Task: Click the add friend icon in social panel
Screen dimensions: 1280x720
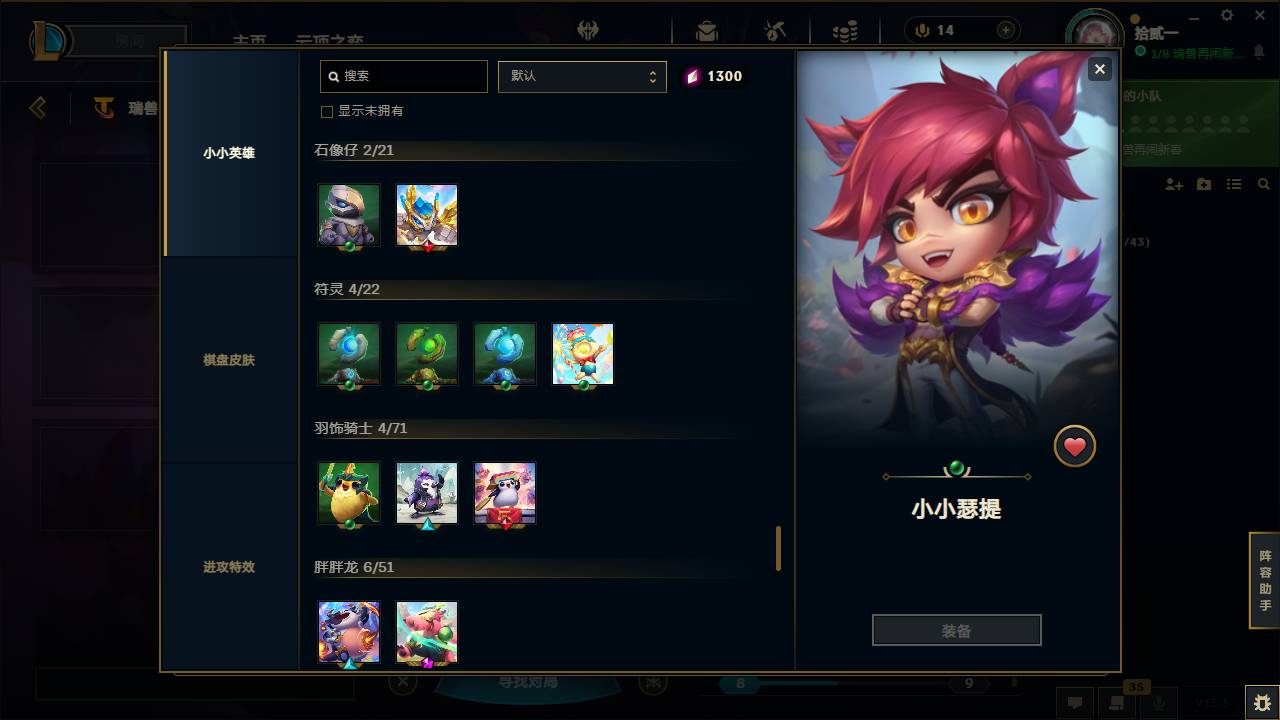Action: (x=1173, y=184)
